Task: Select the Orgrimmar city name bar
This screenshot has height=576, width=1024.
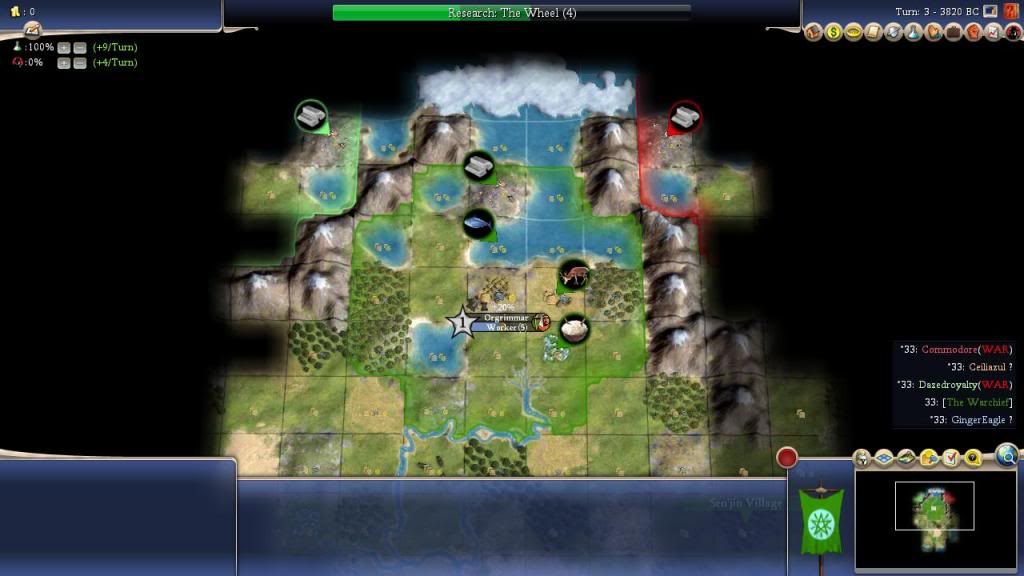Action: [505, 317]
